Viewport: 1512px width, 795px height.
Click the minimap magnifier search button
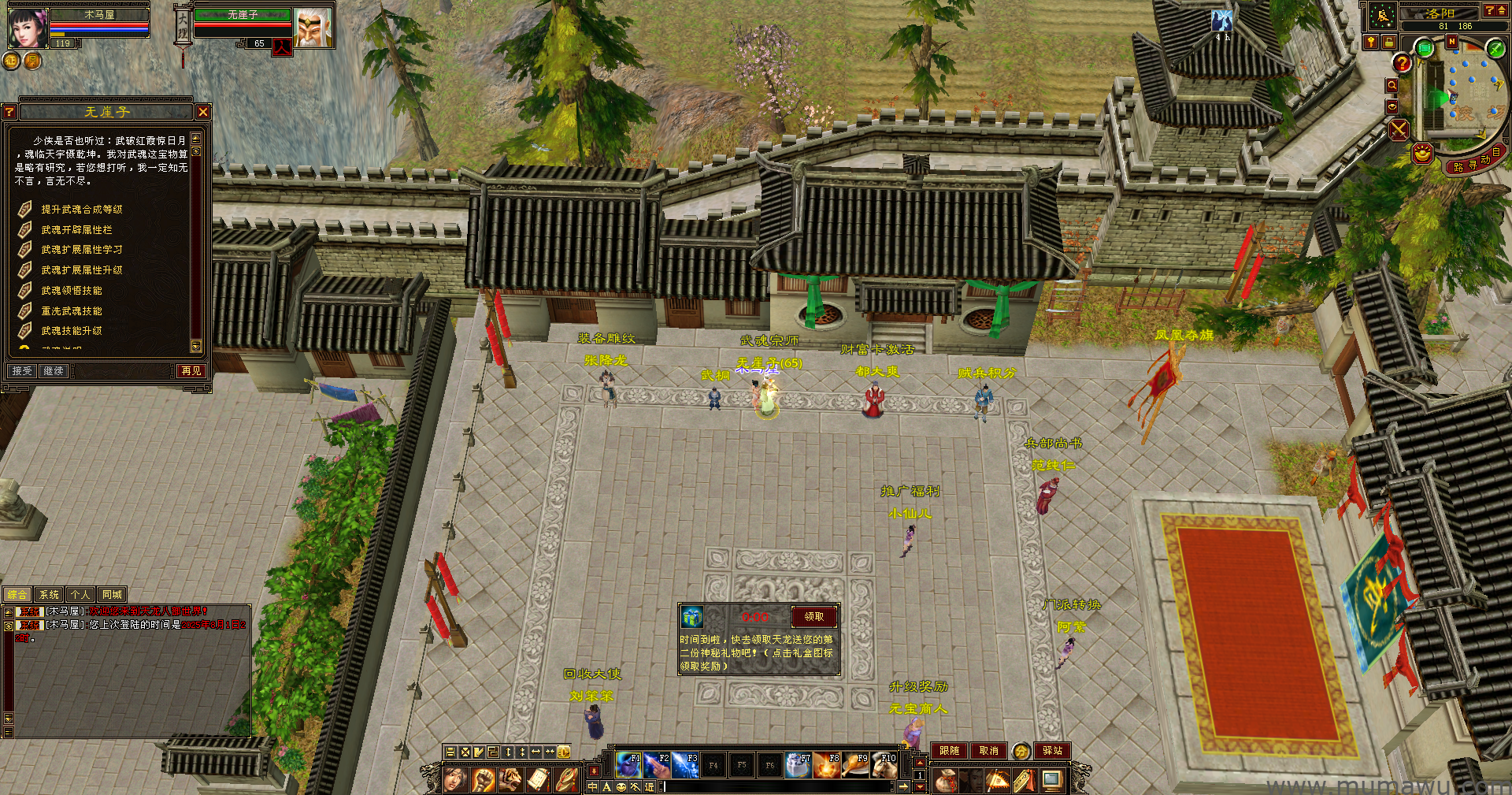click(1392, 85)
